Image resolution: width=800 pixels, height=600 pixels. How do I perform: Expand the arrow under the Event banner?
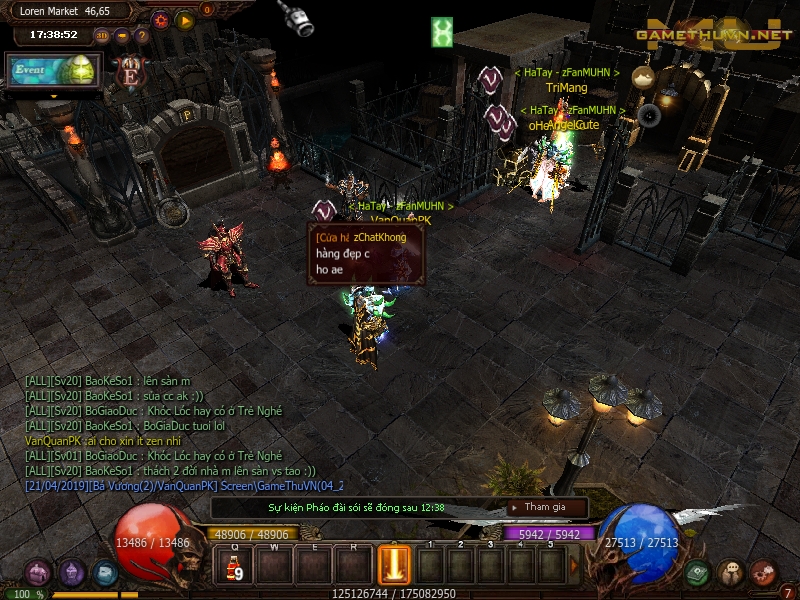click(x=54, y=96)
